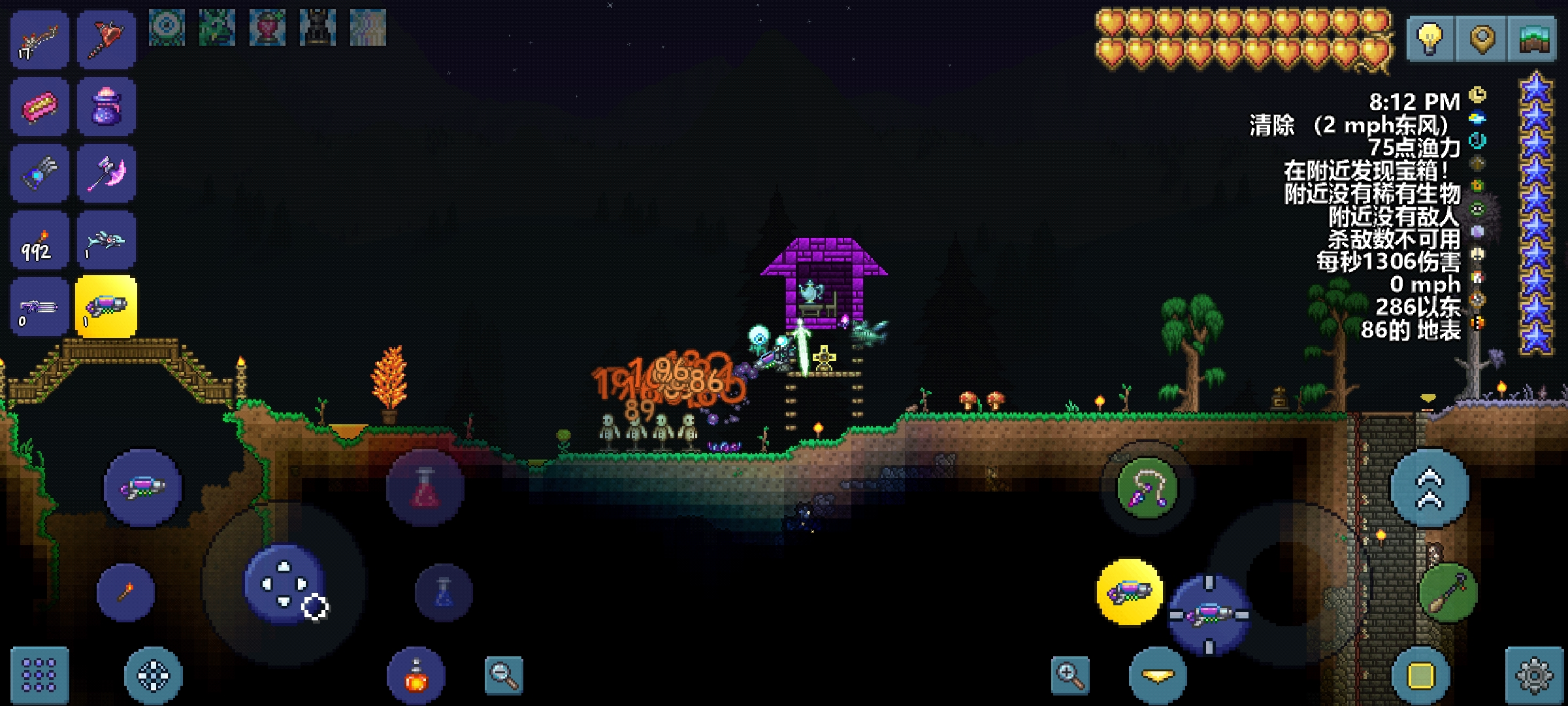Select the shark-shaped gun hotbar slot

tap(106, 241)
